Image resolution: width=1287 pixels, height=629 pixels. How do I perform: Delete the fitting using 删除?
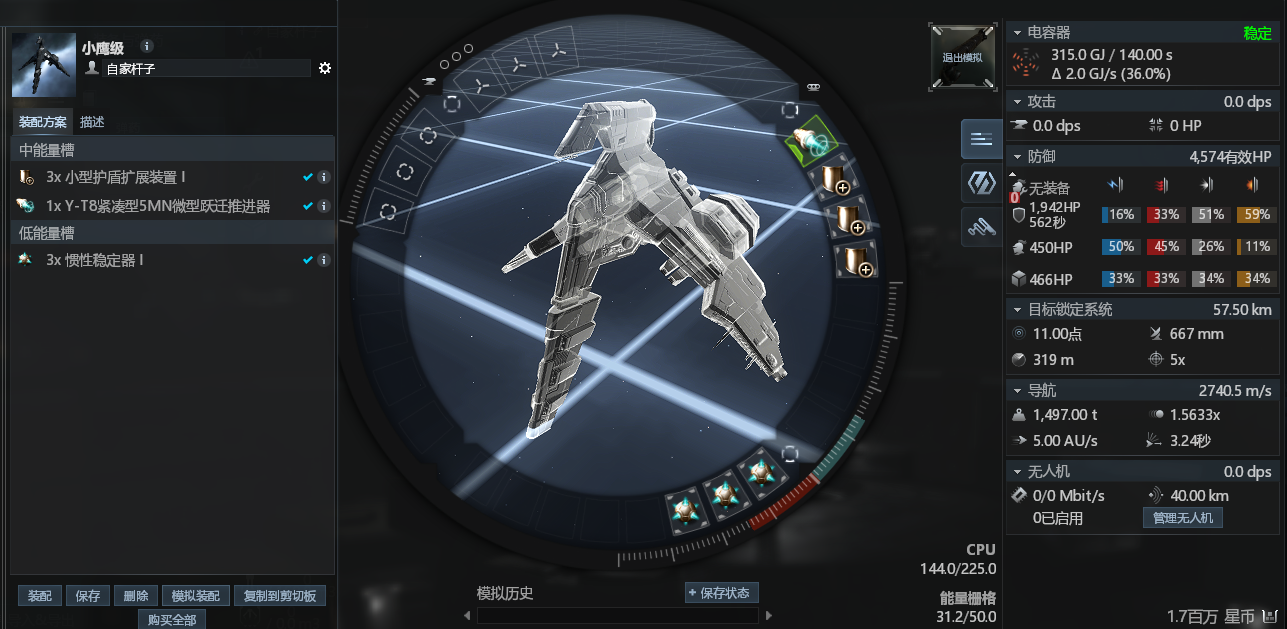(136, 596)
